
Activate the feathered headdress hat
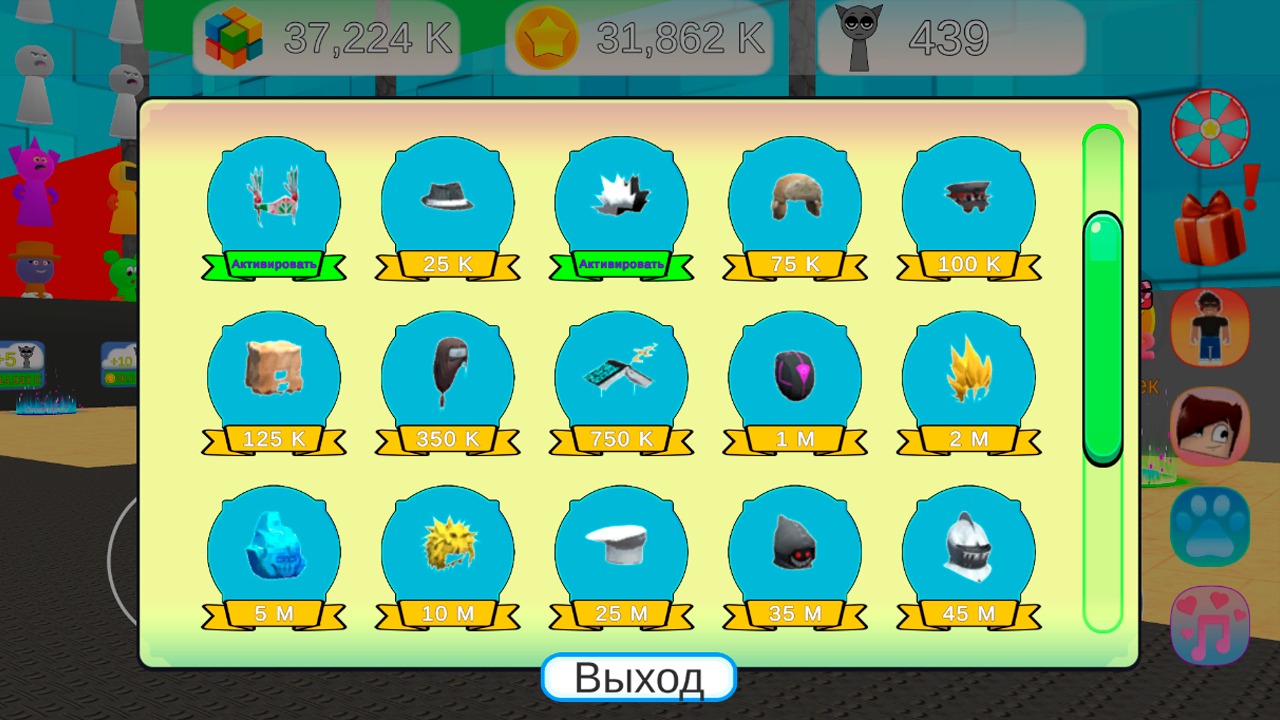tap(274, 265)
